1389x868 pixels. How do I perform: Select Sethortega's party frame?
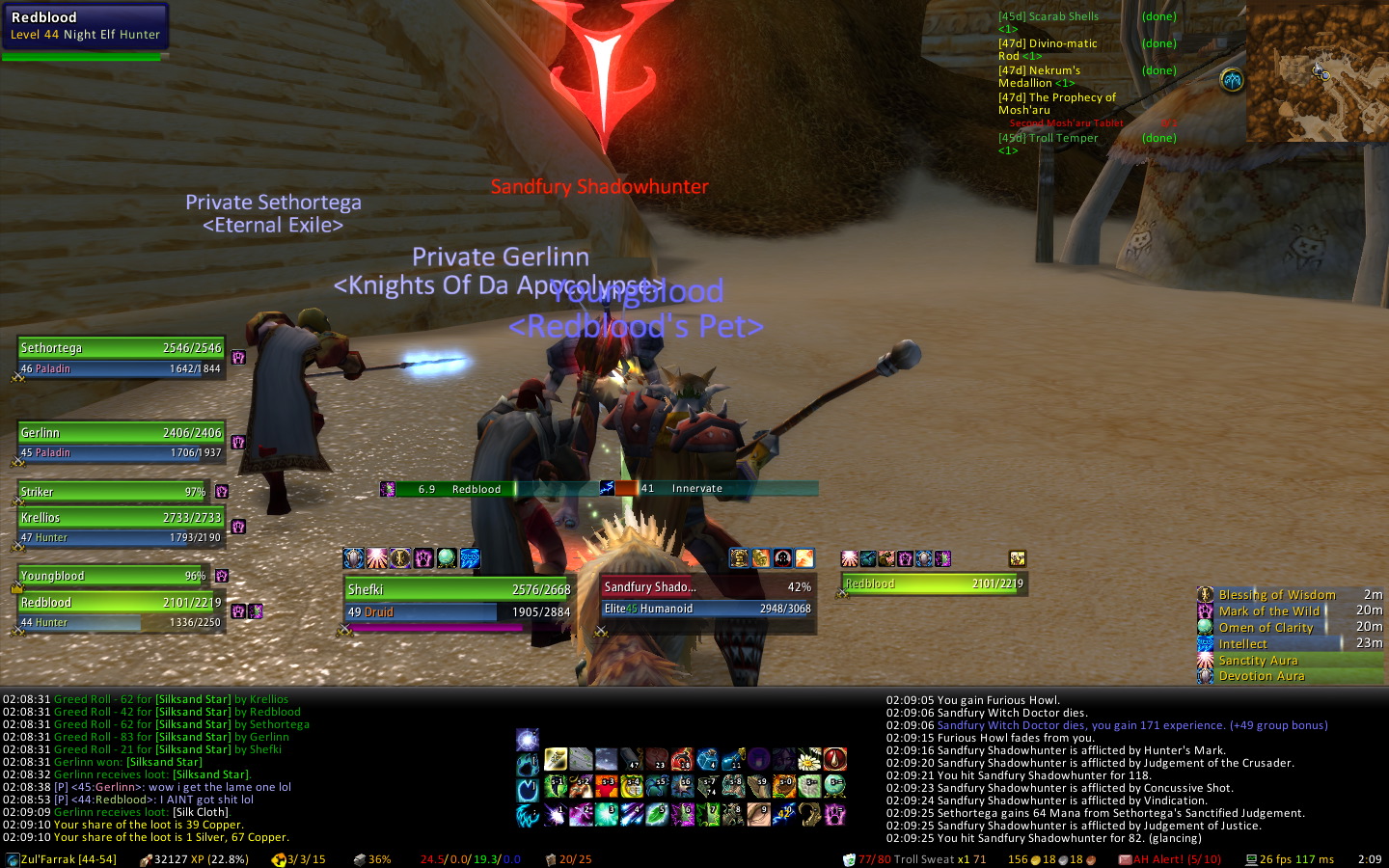tap(121, 348)
